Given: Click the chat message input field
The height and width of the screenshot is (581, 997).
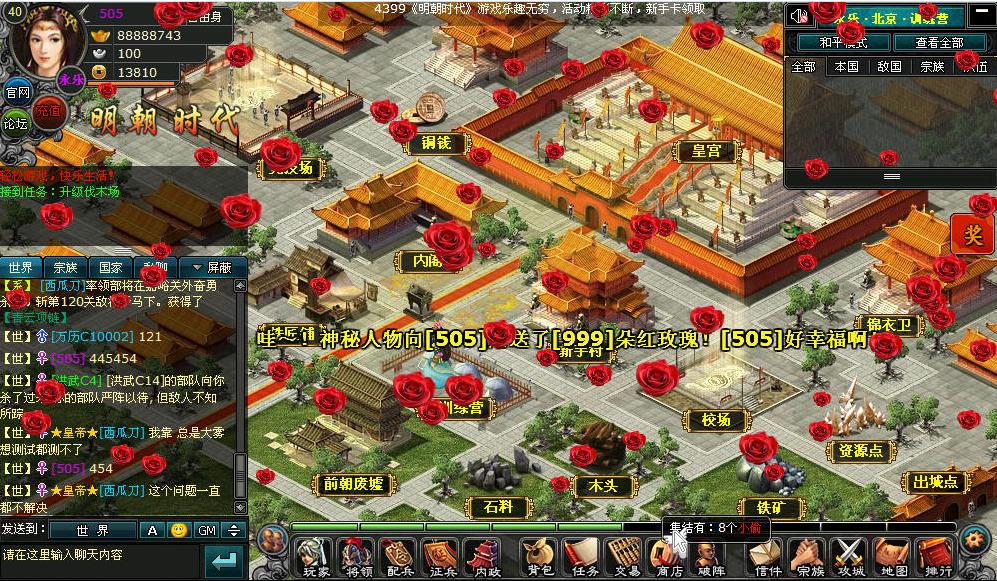Looking at the screenshot, I should point(100,555).
